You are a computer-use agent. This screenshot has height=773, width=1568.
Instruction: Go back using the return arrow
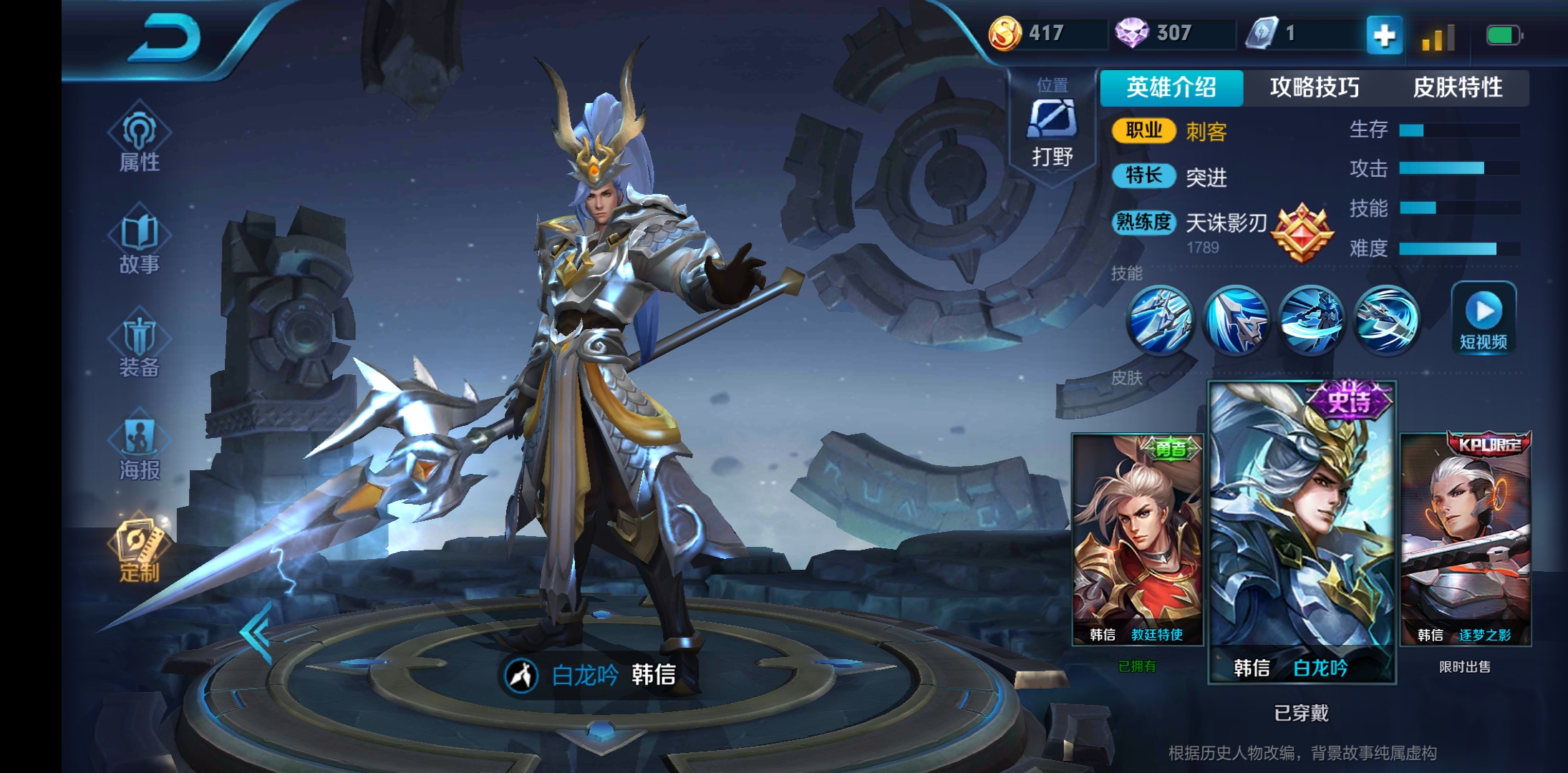click(x=164, y=39)
